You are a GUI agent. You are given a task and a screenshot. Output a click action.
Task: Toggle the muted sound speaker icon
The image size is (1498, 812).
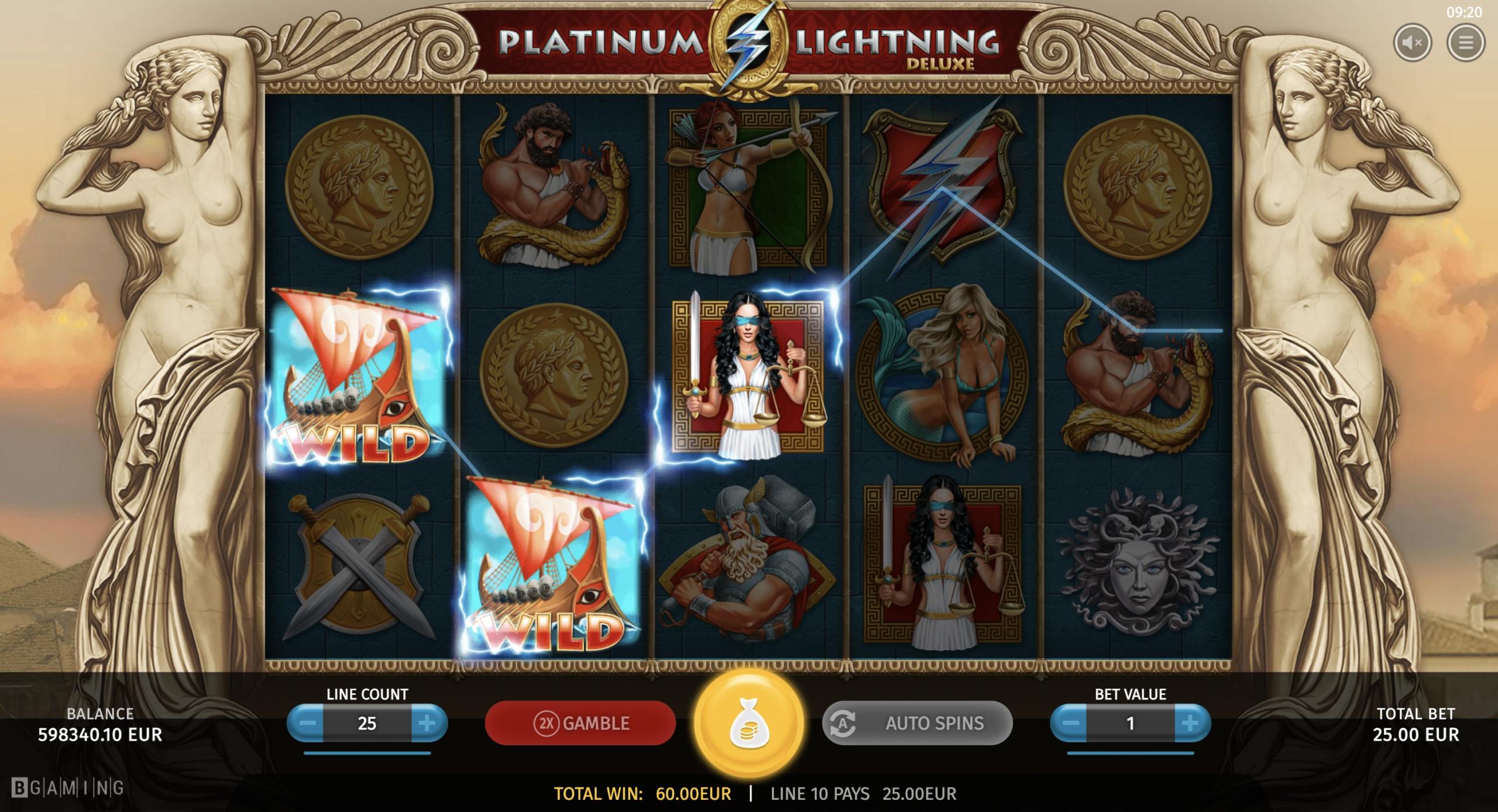pos(1413,43)
